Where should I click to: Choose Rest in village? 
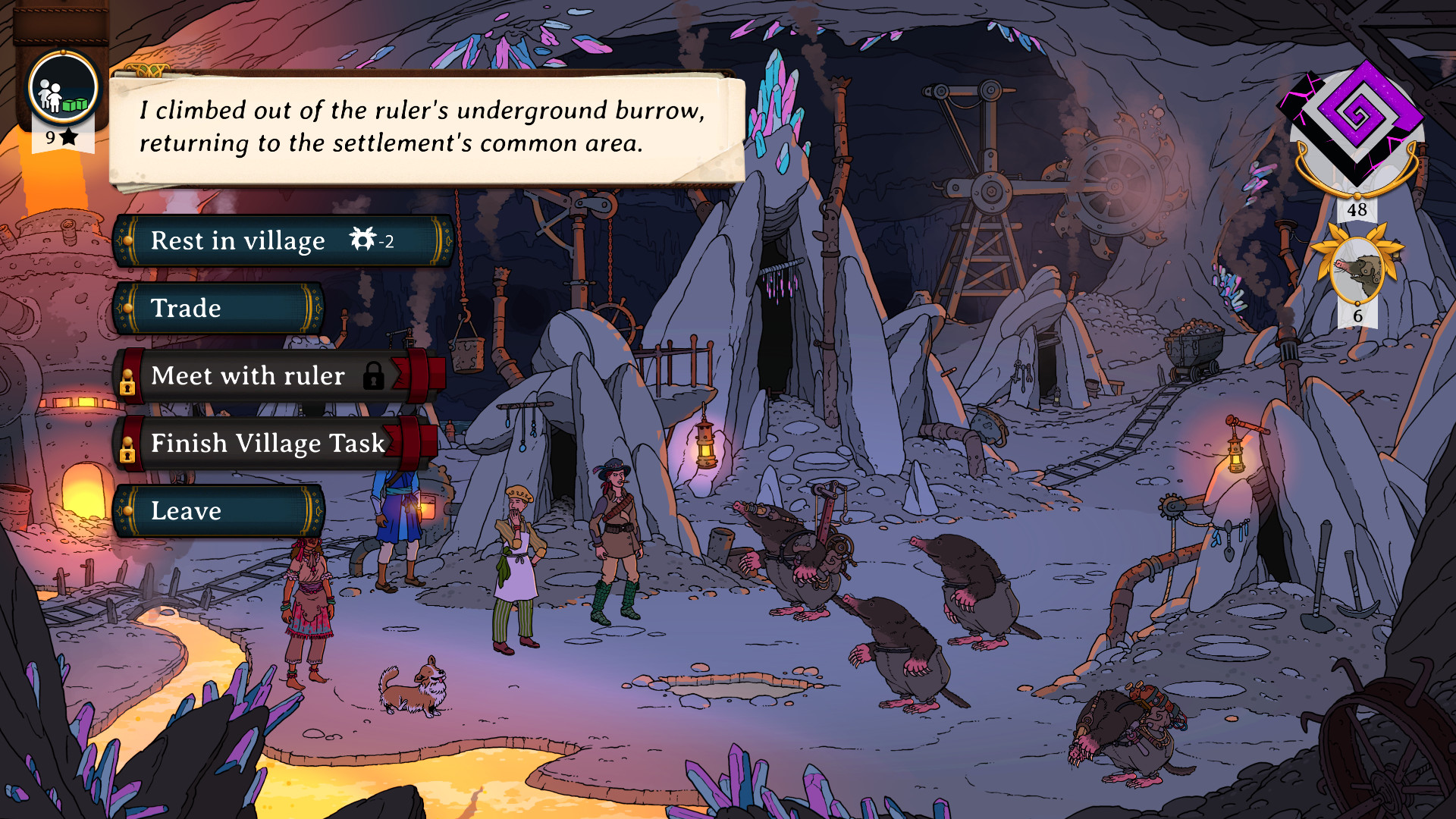click(235, 241)
